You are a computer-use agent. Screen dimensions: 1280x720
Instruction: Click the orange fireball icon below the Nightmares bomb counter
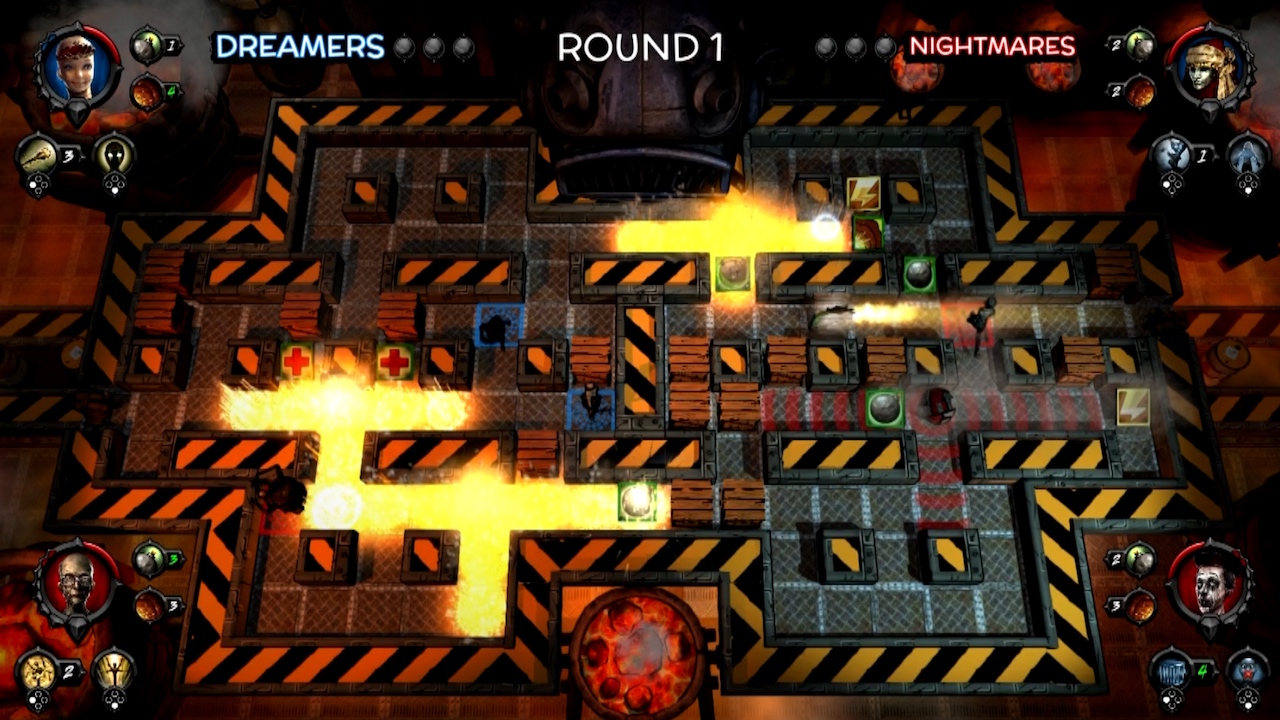pos(1138,92)
